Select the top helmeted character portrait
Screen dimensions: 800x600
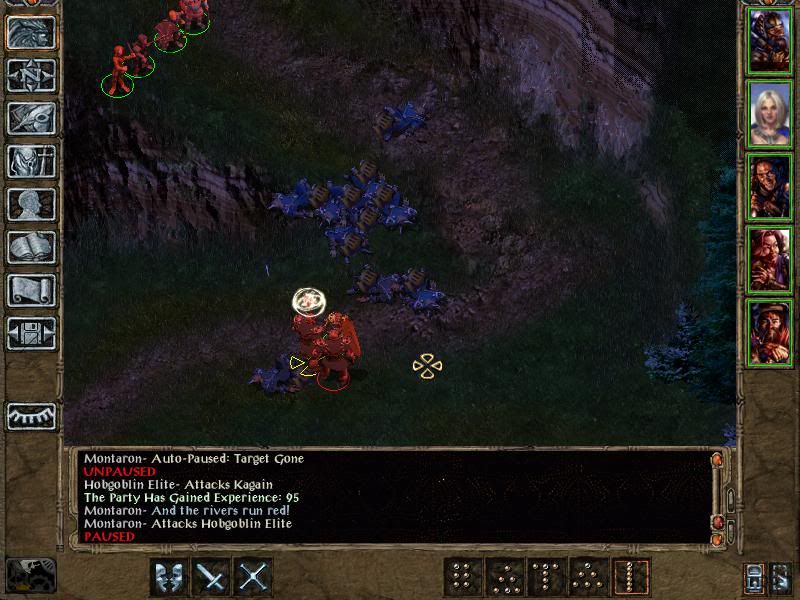770,40
